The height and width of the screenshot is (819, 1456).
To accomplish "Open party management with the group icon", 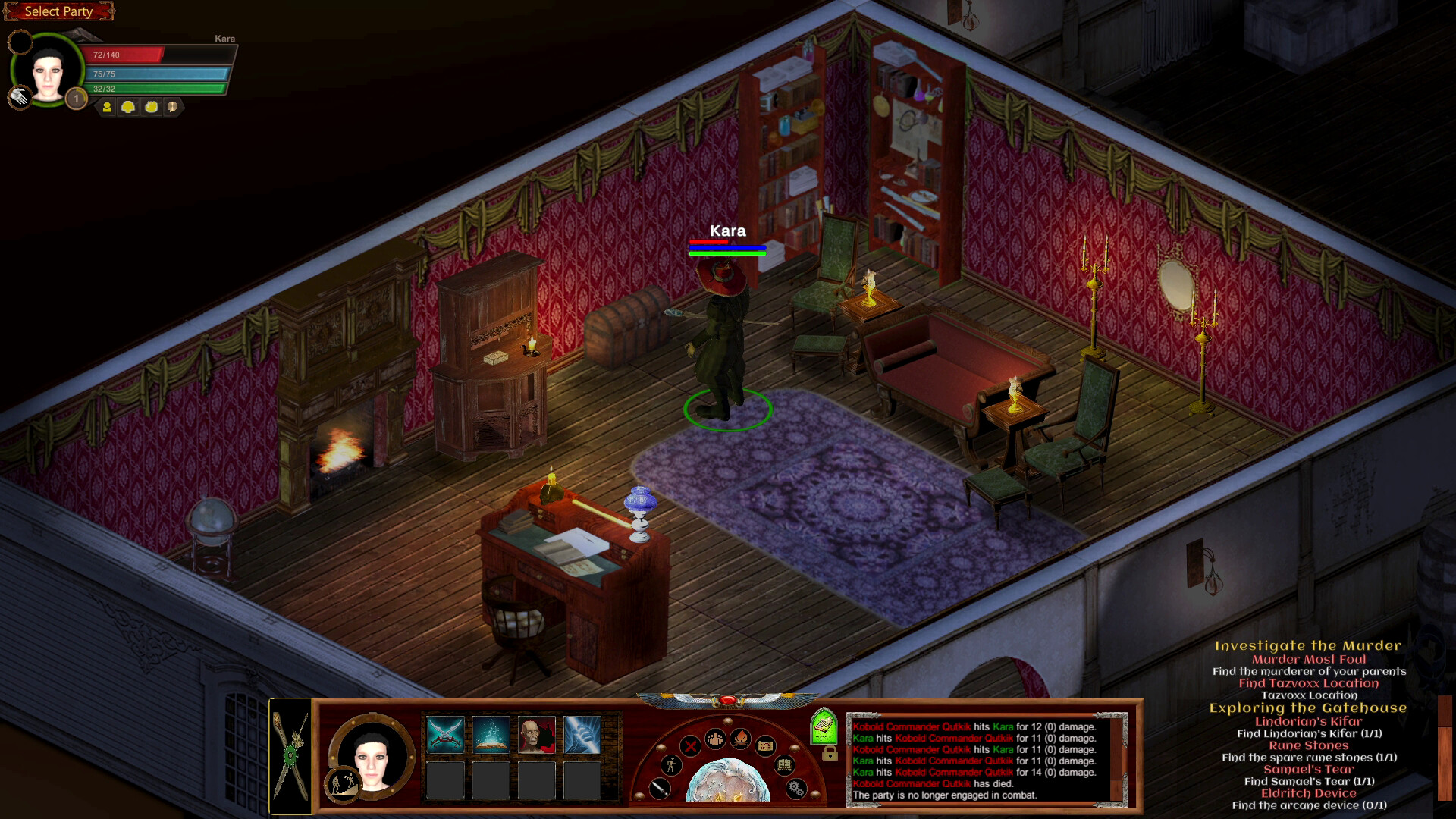I will coord(715,739).
